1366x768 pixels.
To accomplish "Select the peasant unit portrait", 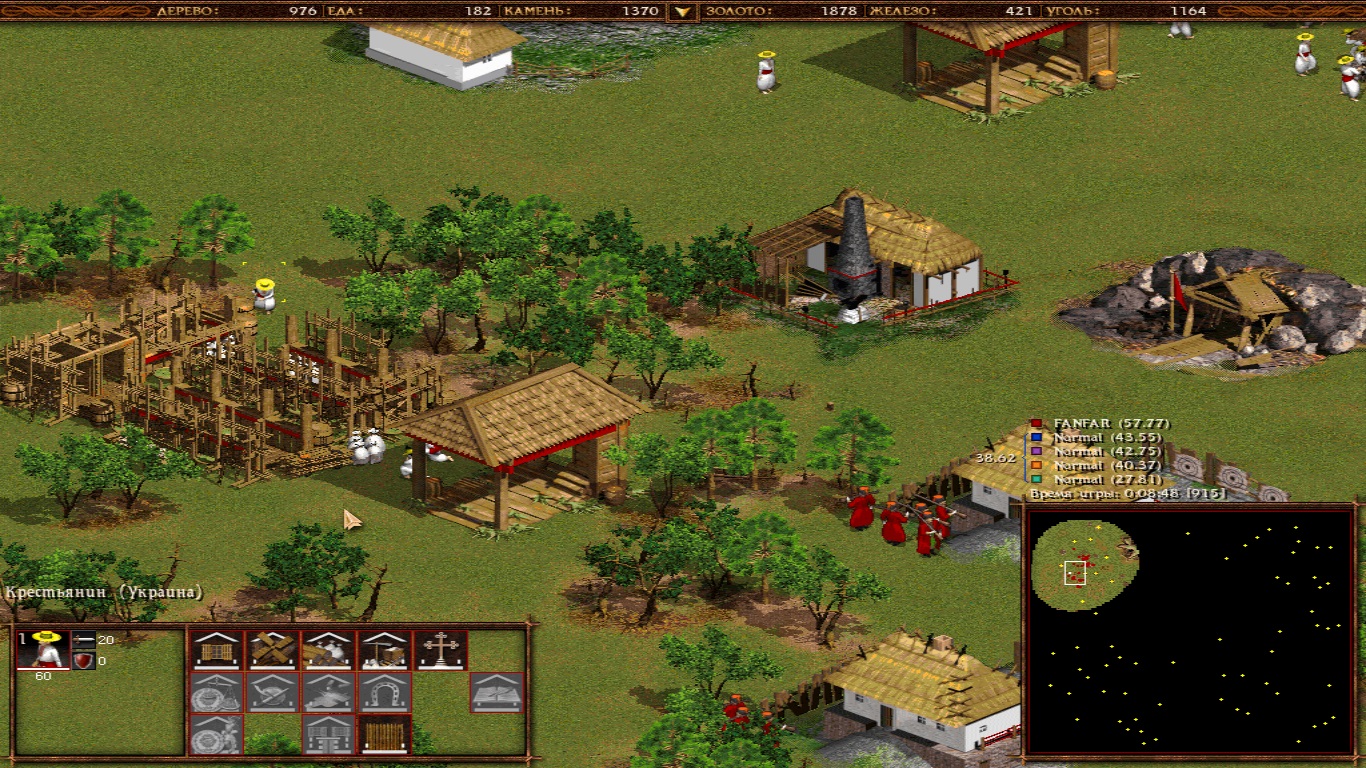I will point(45,650).
